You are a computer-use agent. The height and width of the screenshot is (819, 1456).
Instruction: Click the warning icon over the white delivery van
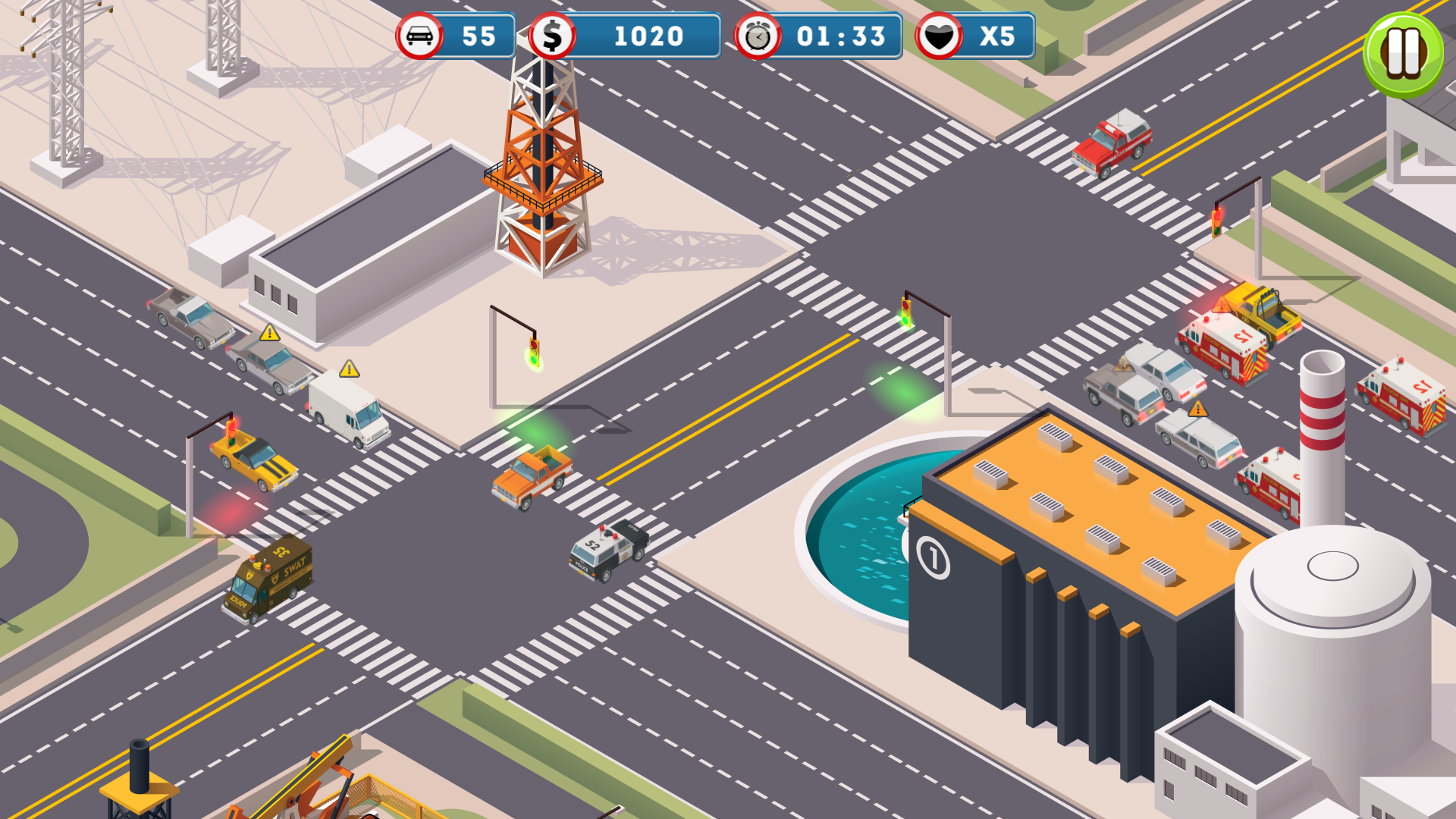point(350,369)
